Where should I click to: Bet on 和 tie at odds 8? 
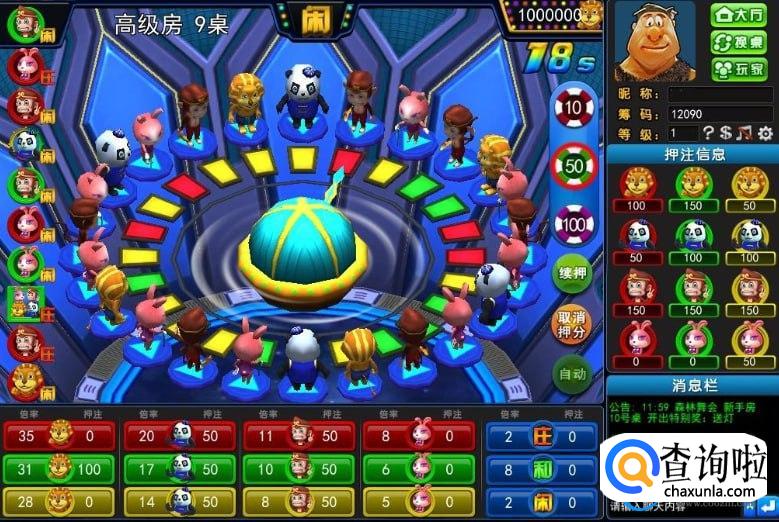pos(542,468)
